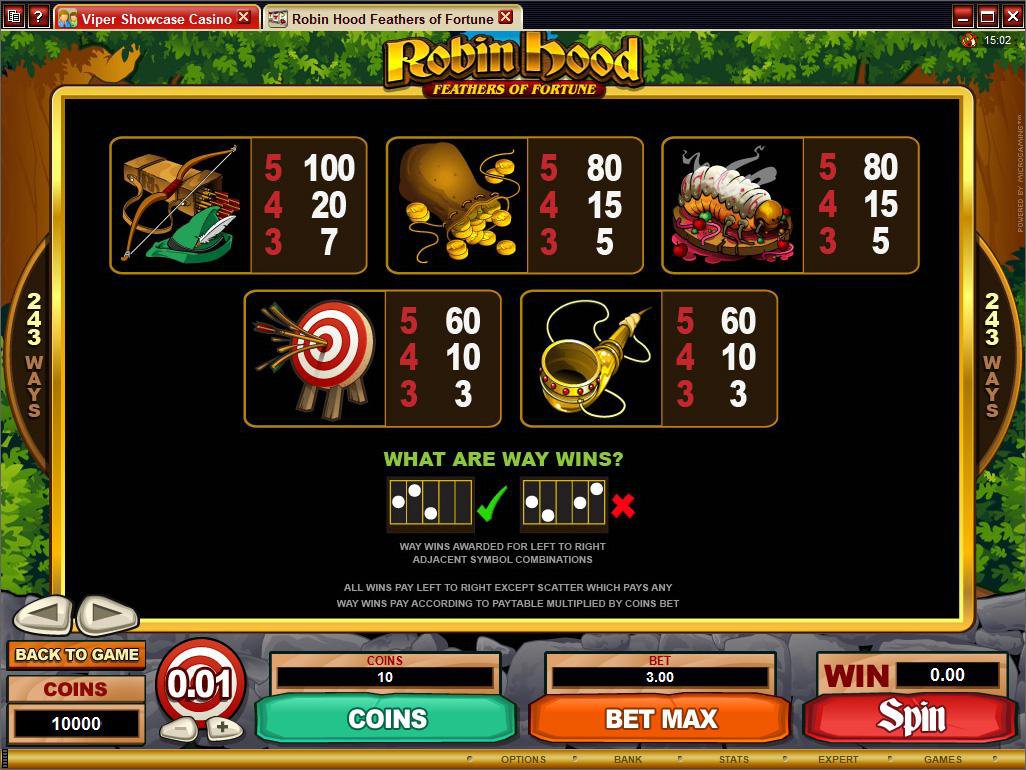Return to game with Back To Game button
1026x770 pixels.
click(x=77, y=655)
